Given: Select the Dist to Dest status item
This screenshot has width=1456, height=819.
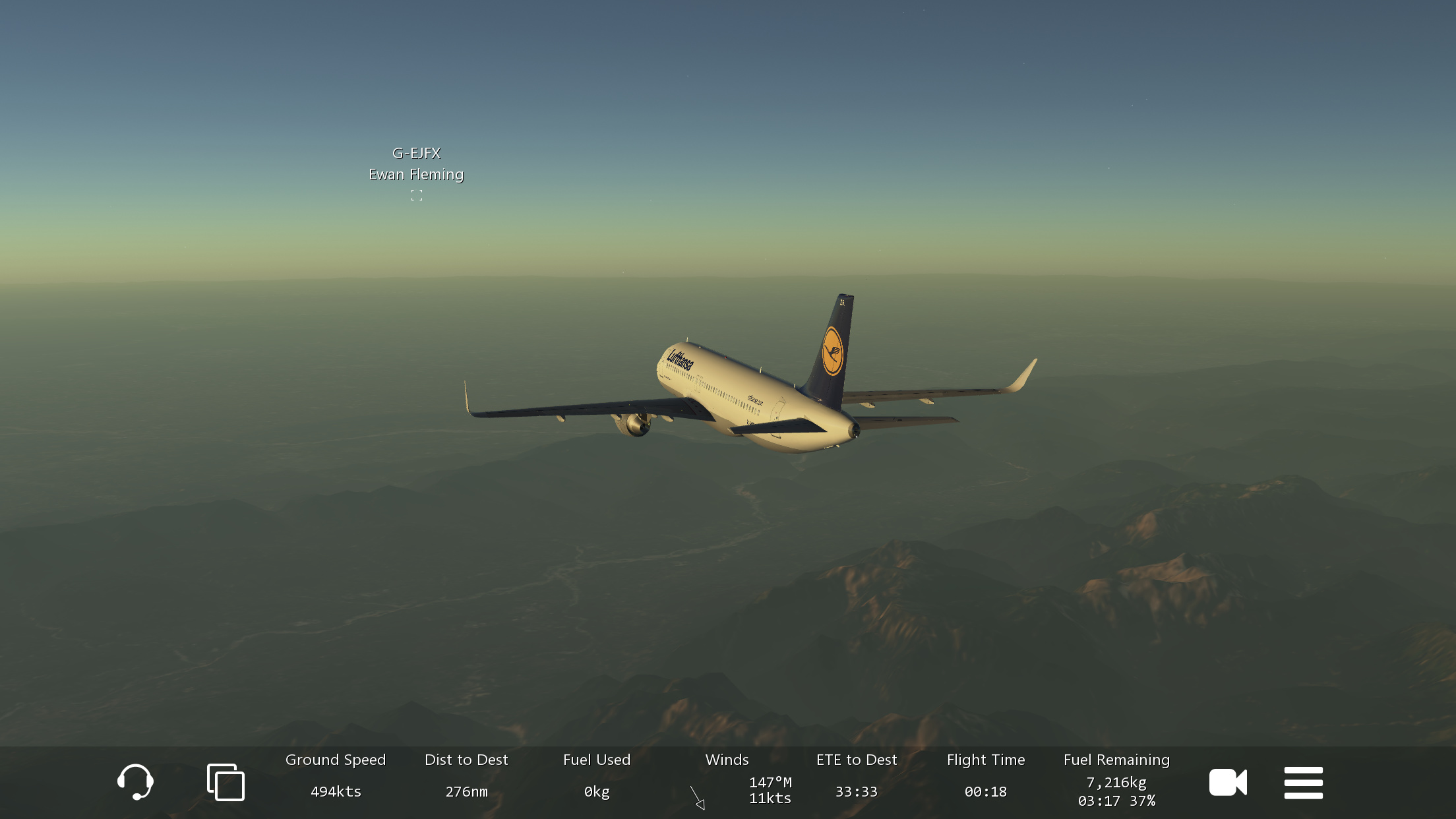Looking at the screenshot, I should pyautogui.click(x=466, y=776).
